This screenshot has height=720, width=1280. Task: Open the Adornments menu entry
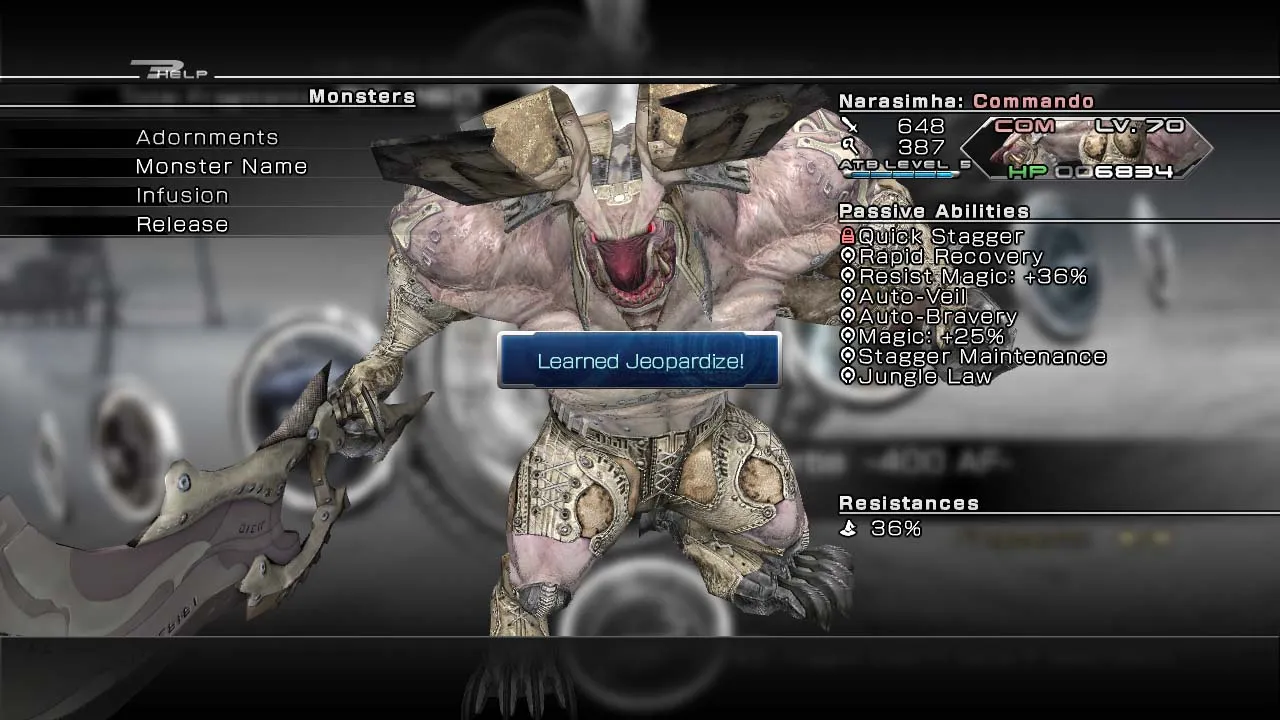point(207,137)
